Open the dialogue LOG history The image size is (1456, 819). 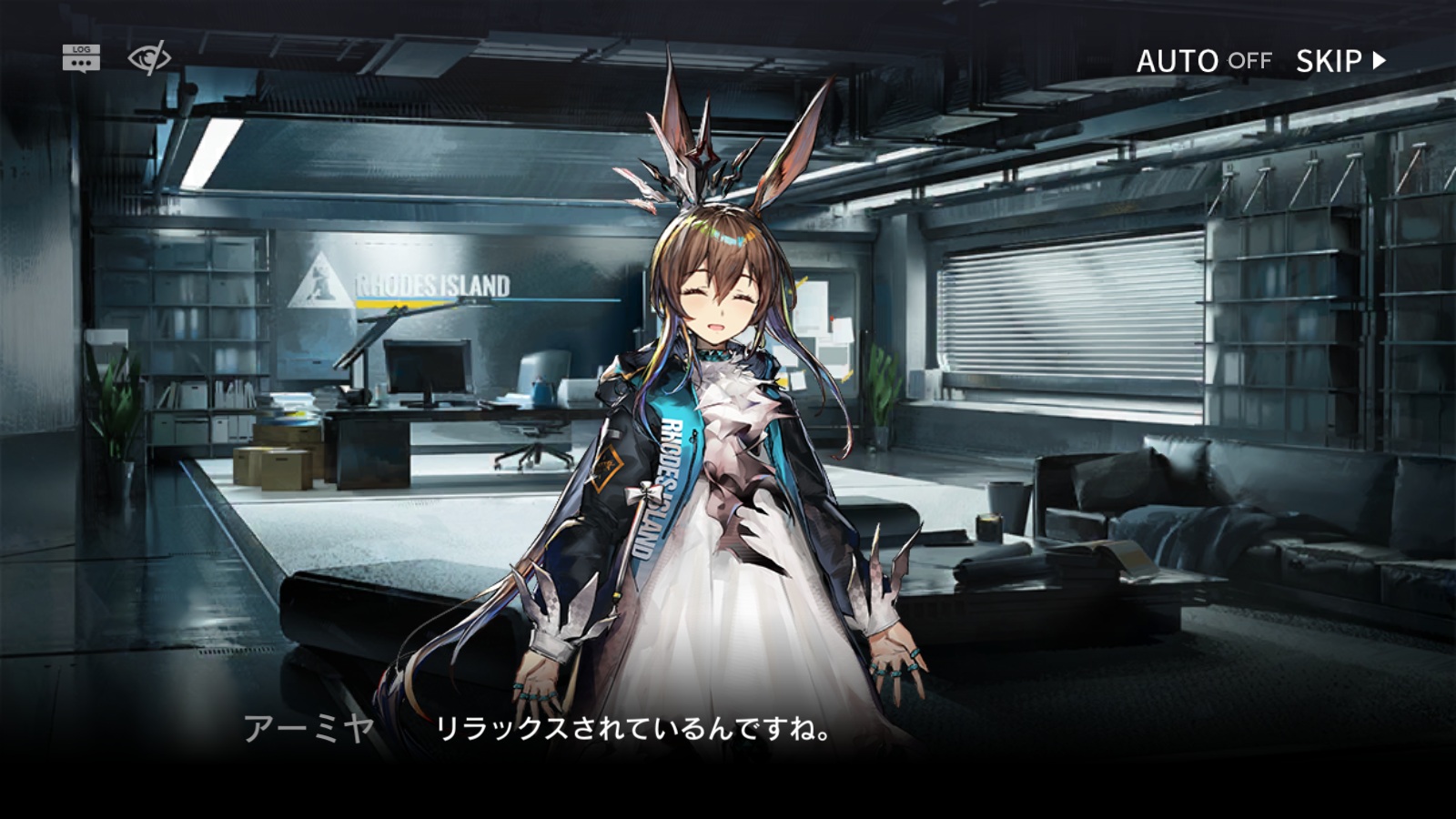tap(81, 57)
